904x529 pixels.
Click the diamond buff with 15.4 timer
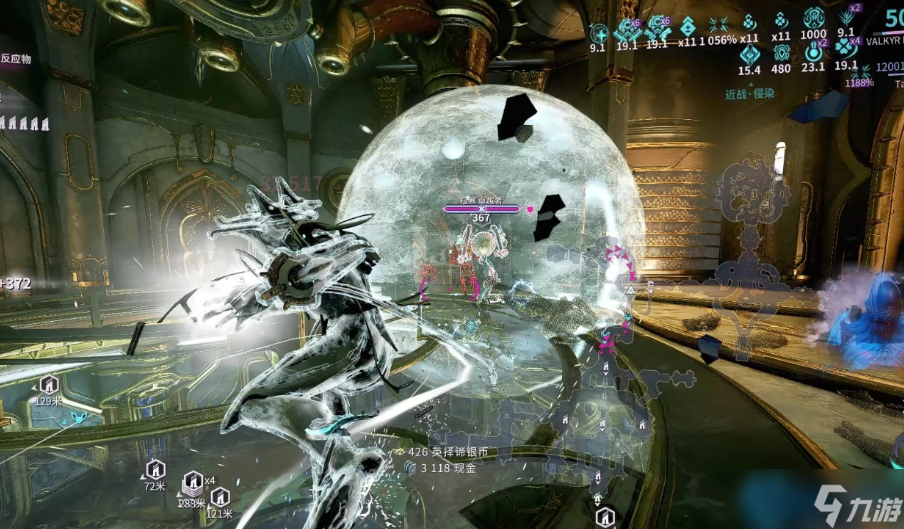[749, 52]
